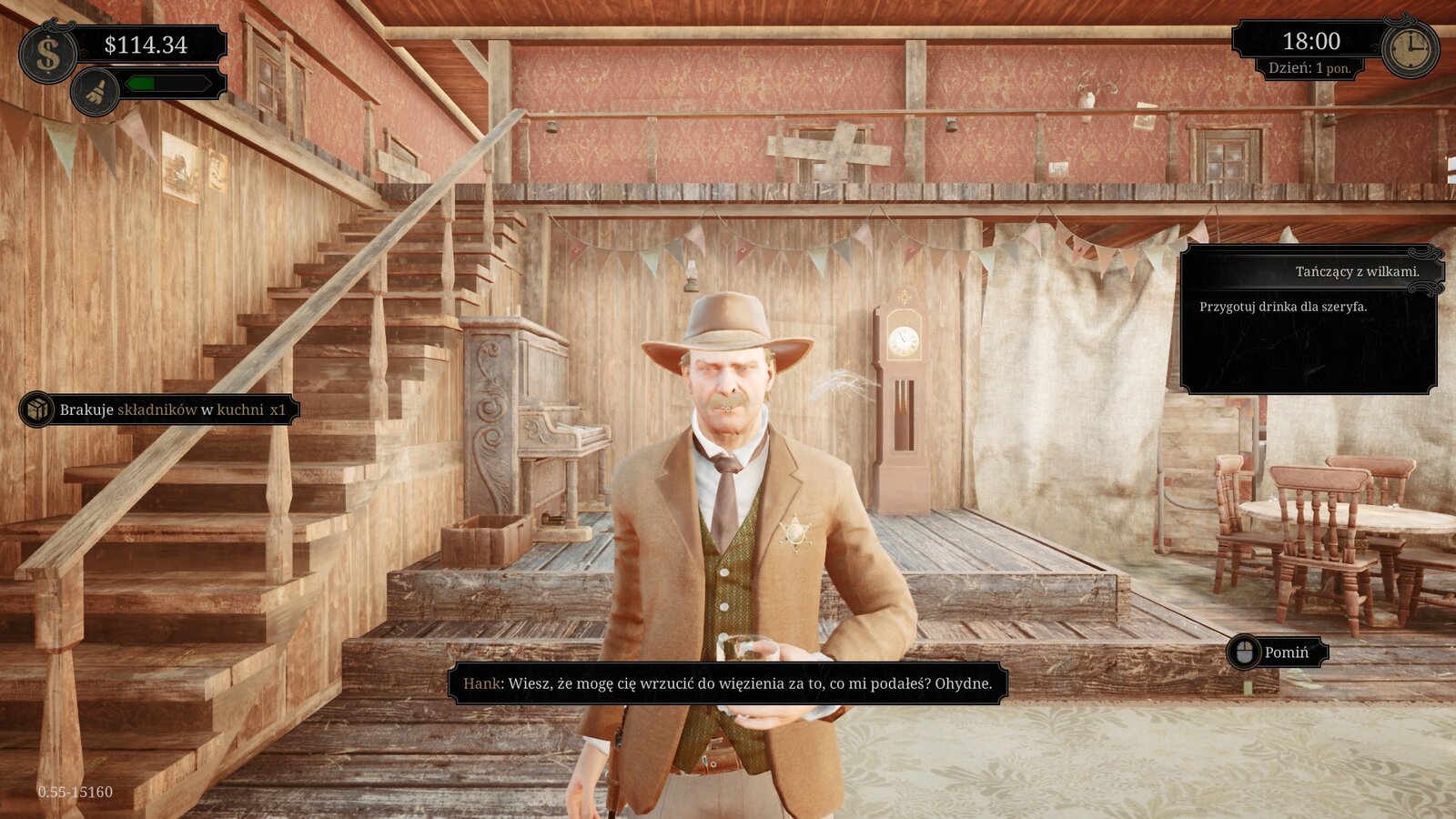Click the dollar money icon

47,55
